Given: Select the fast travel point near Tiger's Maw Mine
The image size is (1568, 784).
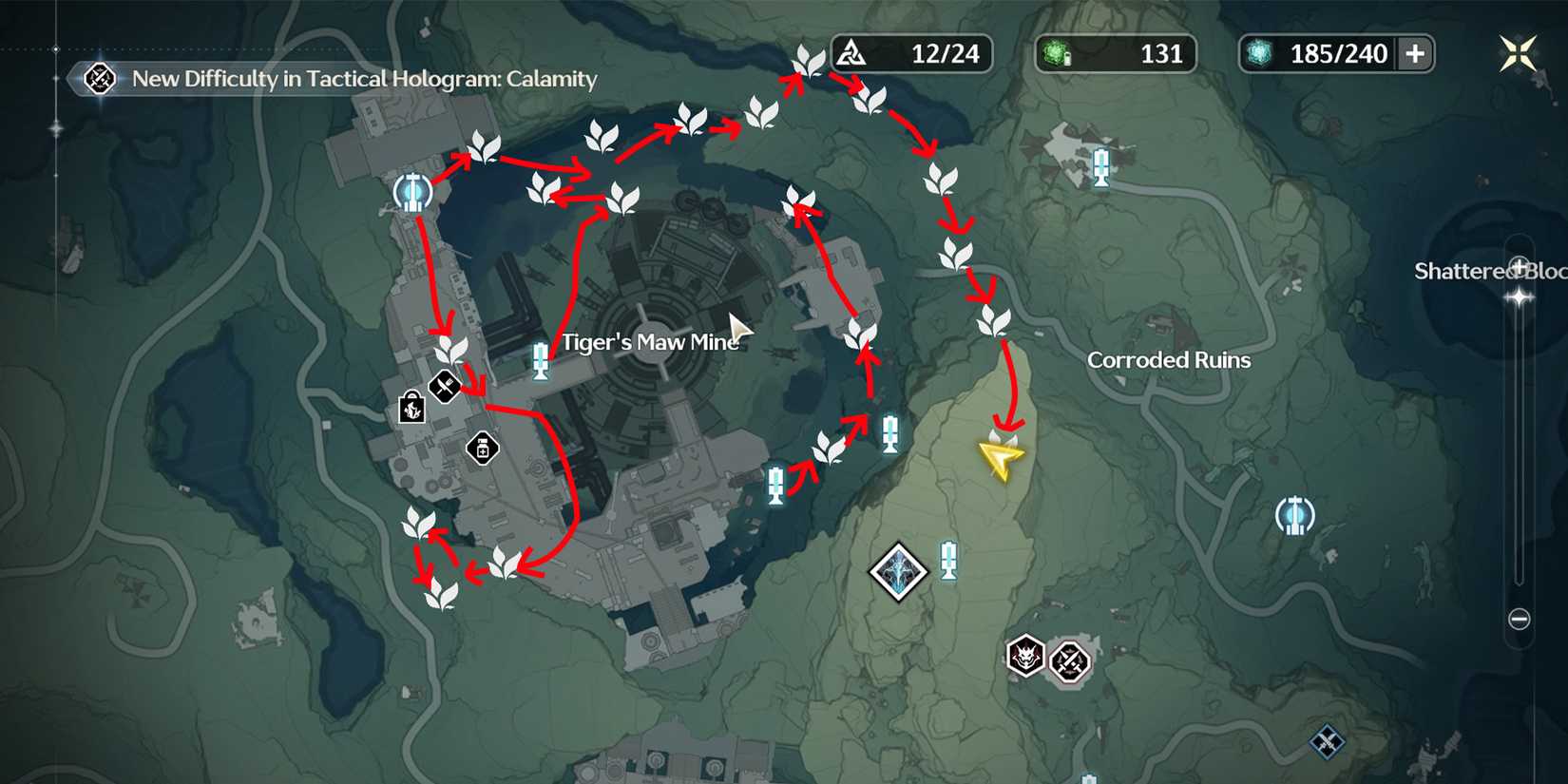Looking at the screenshot, I should point(411,193).
